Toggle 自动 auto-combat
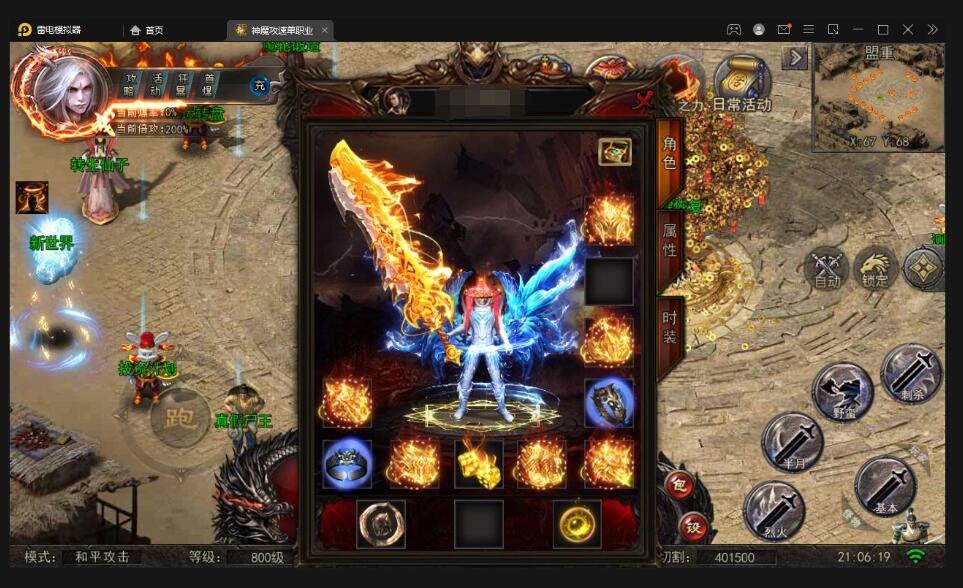The height and width of the screenshot is (588, 963). tap(827, 267)
